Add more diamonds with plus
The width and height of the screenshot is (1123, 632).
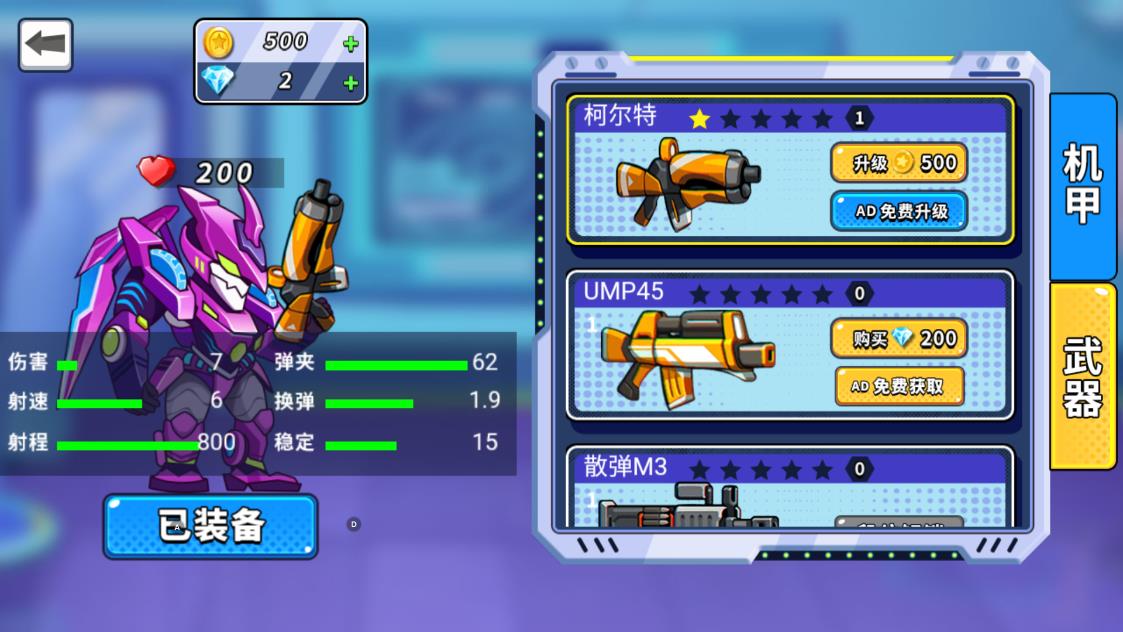coord(350,83)
